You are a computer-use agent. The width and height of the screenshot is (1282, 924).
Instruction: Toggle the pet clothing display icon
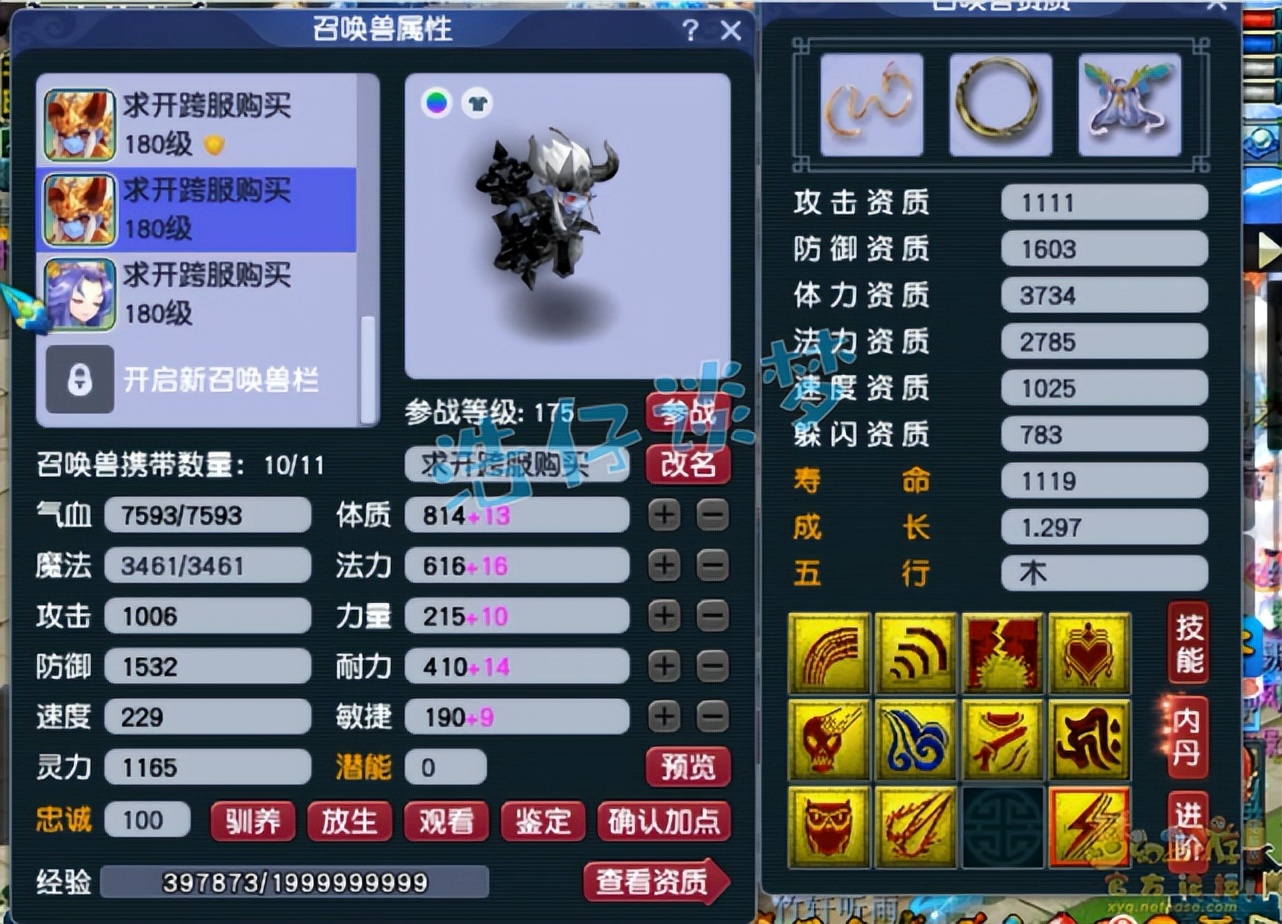tap(475, 102)
